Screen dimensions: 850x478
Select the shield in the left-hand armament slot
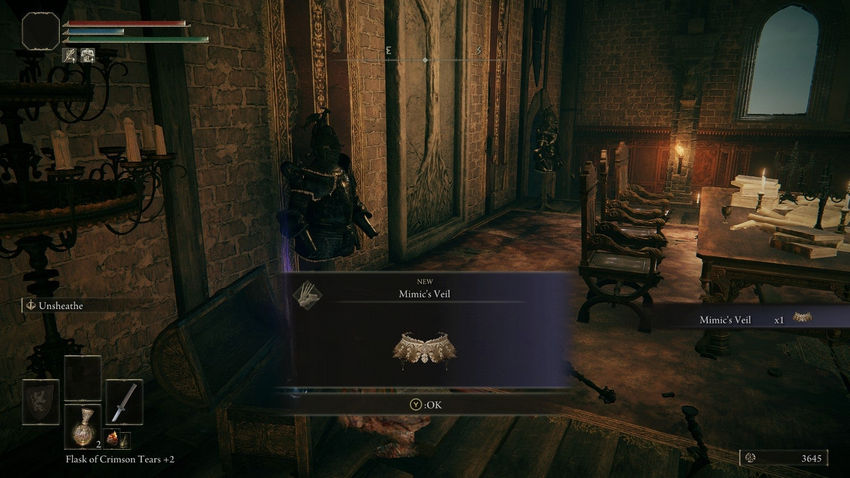41,402
